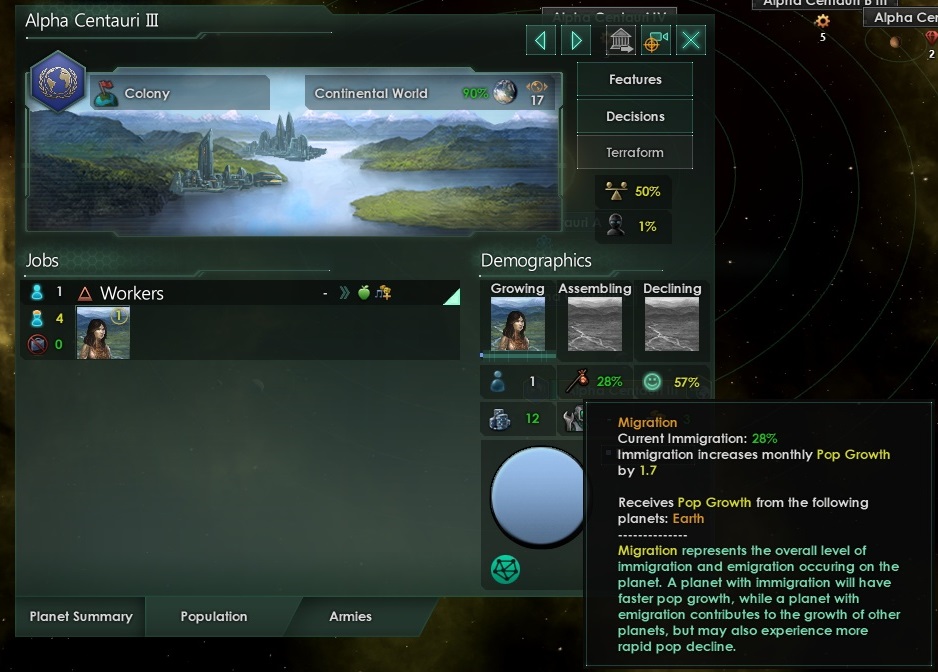This screenshot has width=938, height=672.
Task: Select the worker pop portrait under Jobs
Action: tap(103, 332)
